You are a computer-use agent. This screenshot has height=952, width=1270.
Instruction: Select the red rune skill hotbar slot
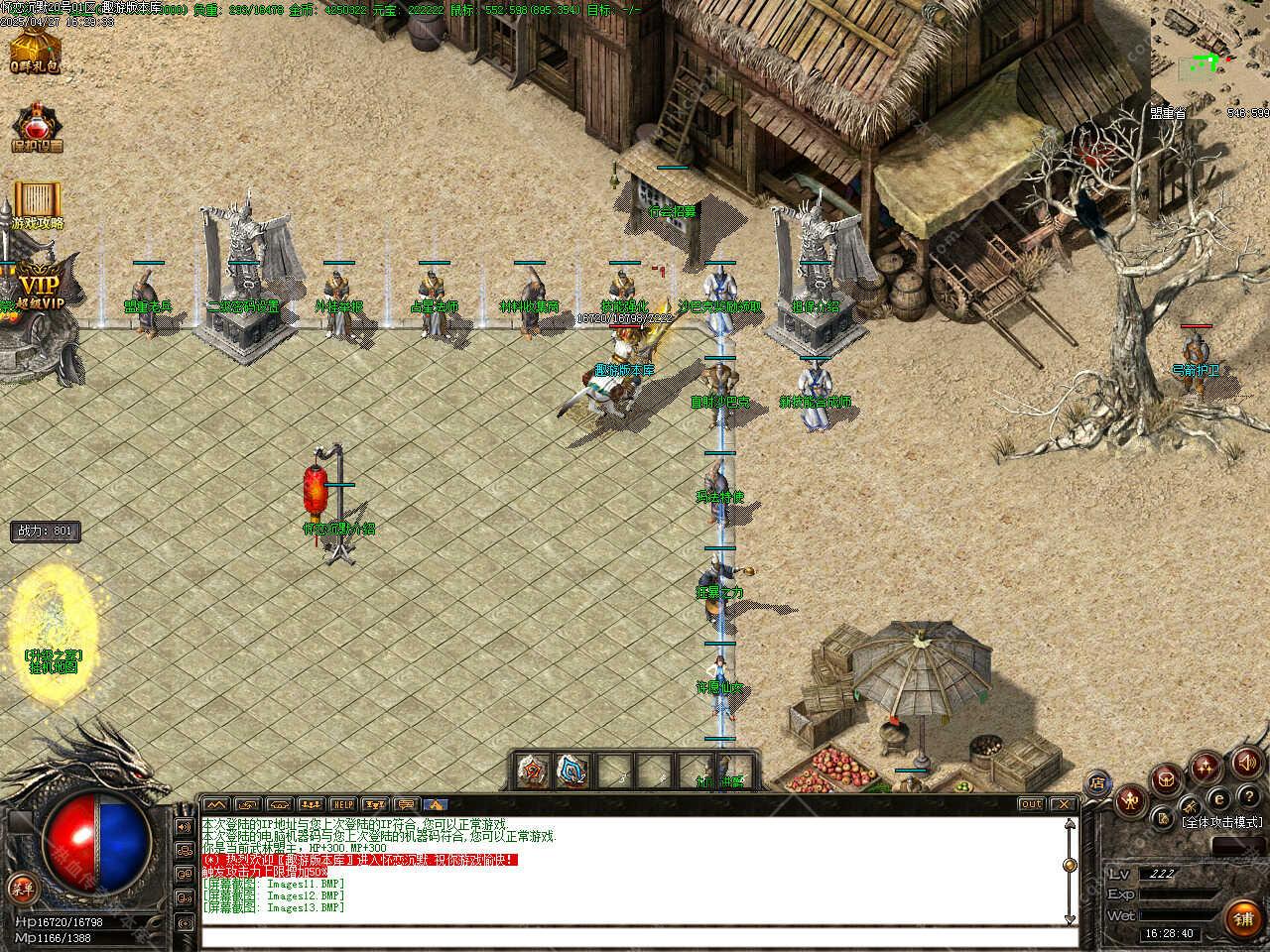pos(533,770)
